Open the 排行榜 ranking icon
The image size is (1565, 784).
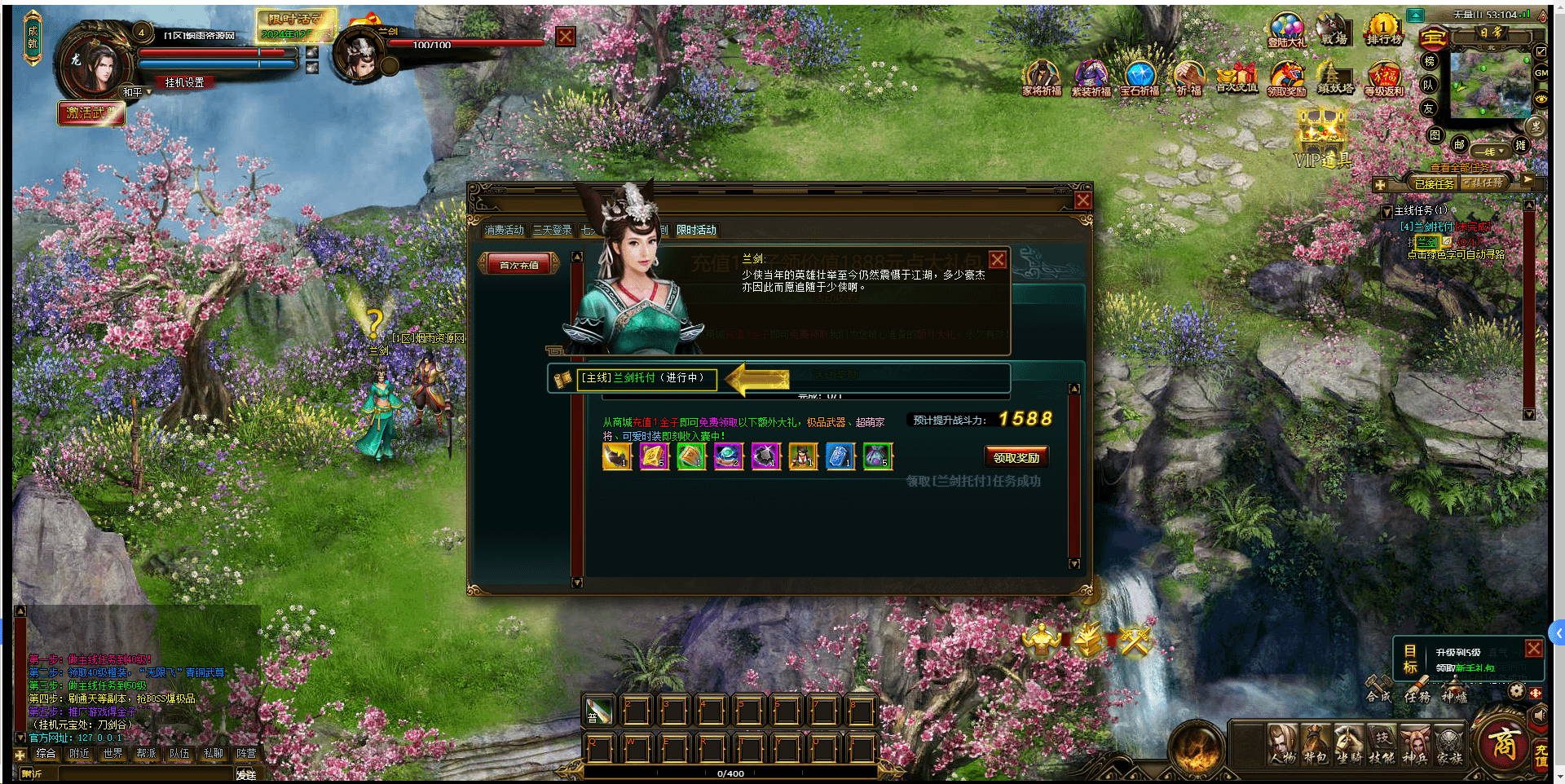coord(1384,30)
